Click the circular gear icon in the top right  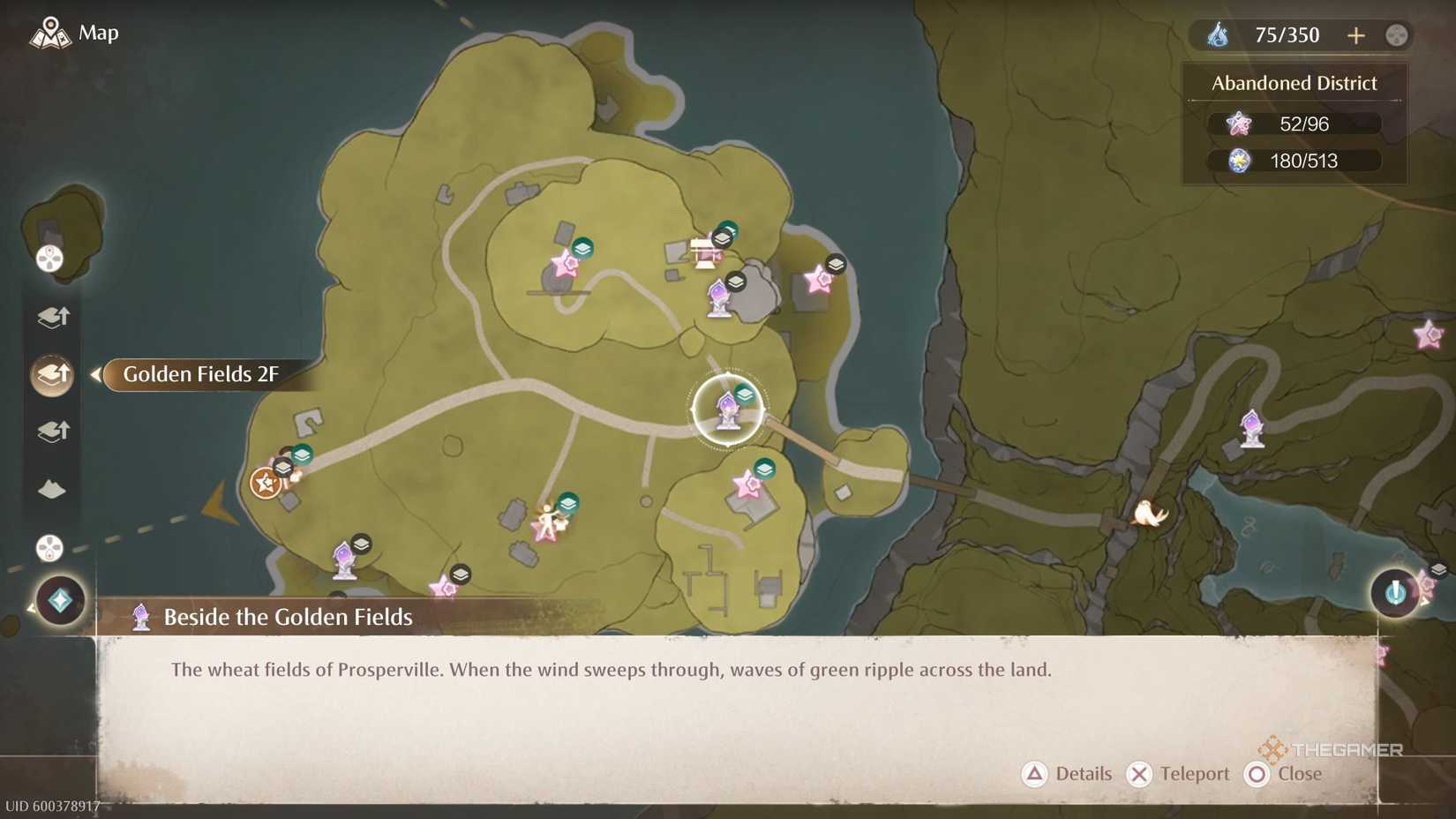1396,35
